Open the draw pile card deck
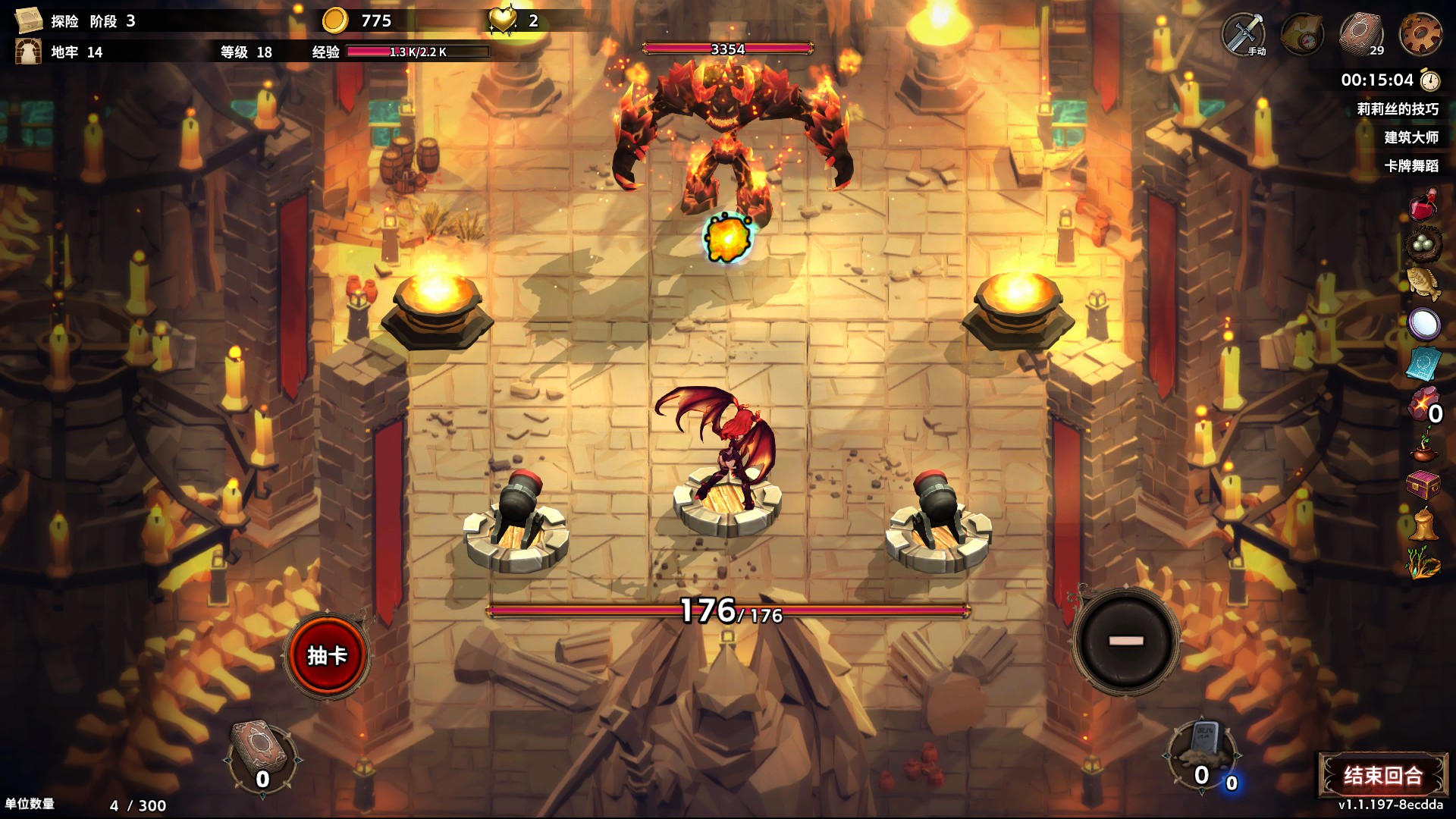Screen dimensions: 1456x819 [x=262, y=755]
